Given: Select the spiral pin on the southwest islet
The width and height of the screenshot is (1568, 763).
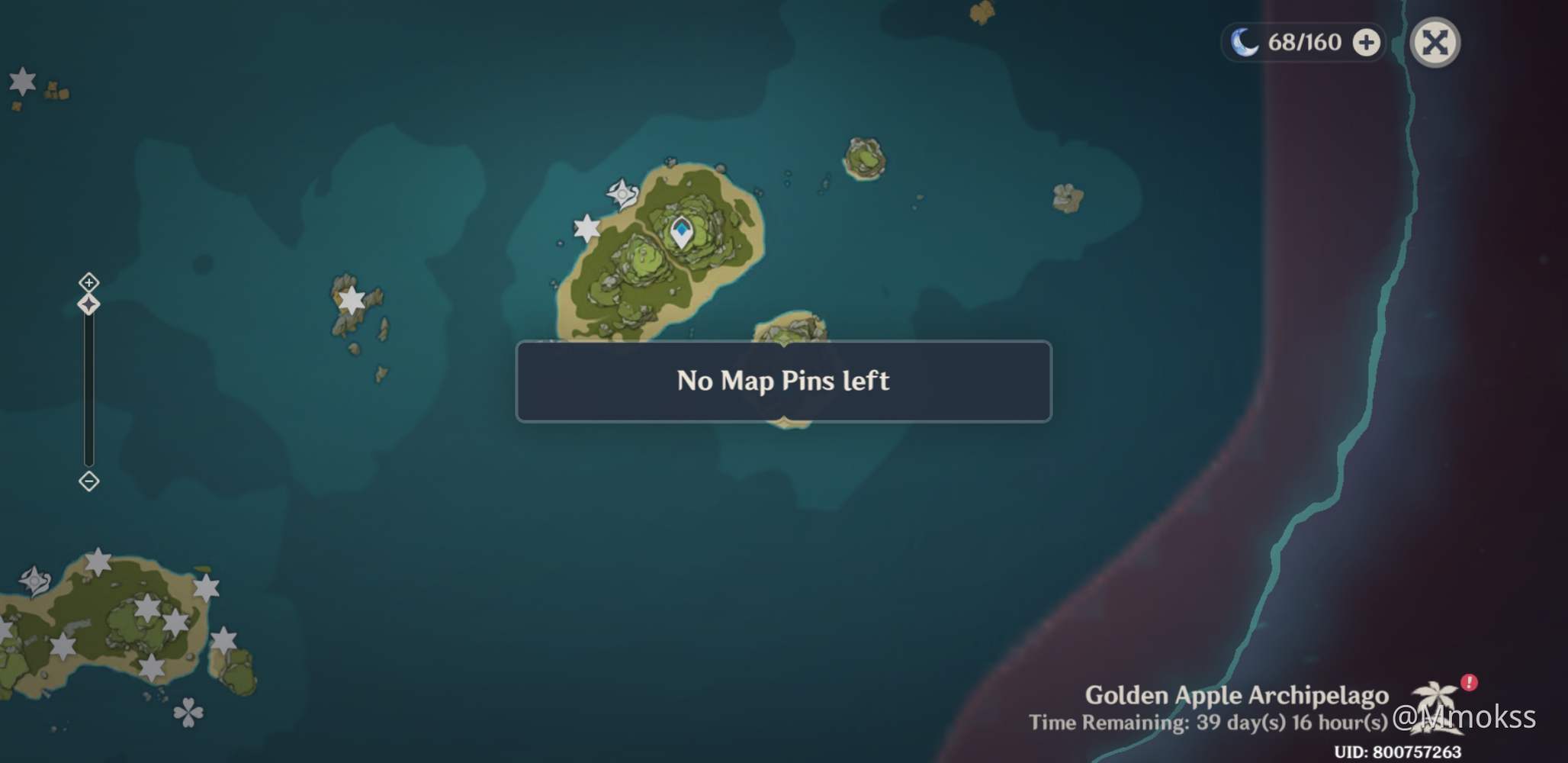Looking at the screenshot, I should pos(34,581).
